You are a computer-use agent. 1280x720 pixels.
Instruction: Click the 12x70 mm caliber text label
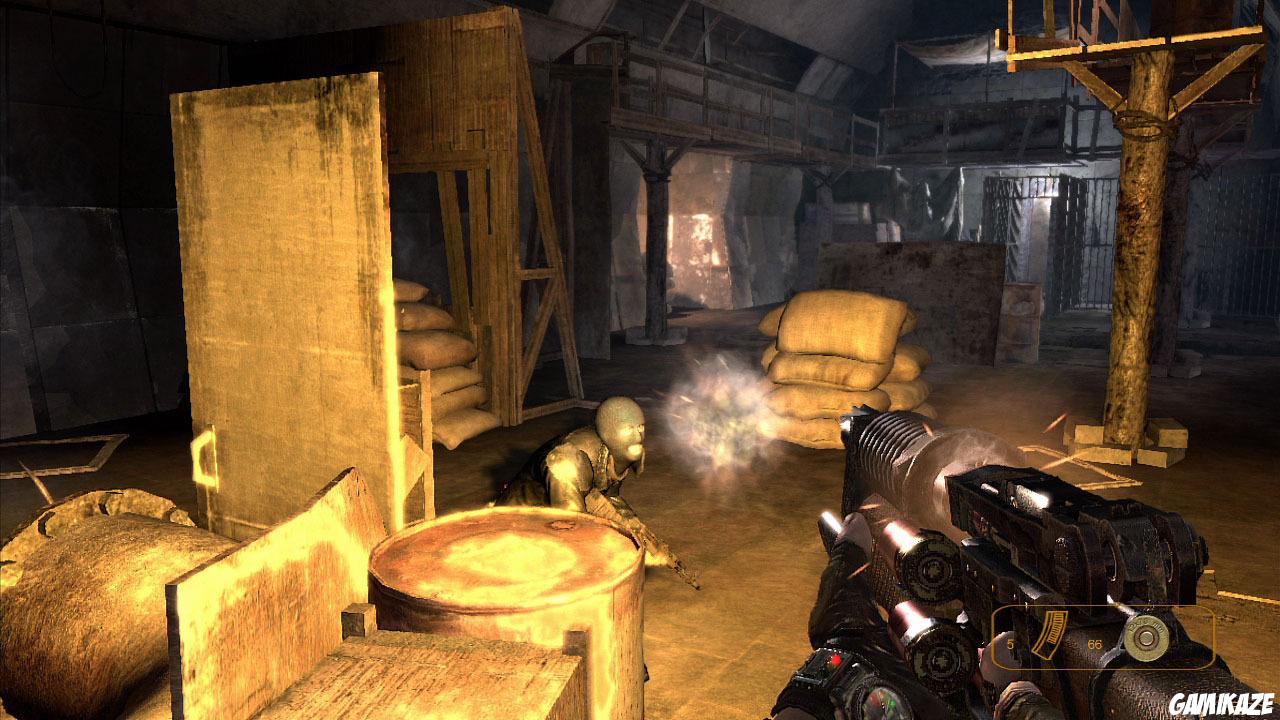pos(1145,624)
